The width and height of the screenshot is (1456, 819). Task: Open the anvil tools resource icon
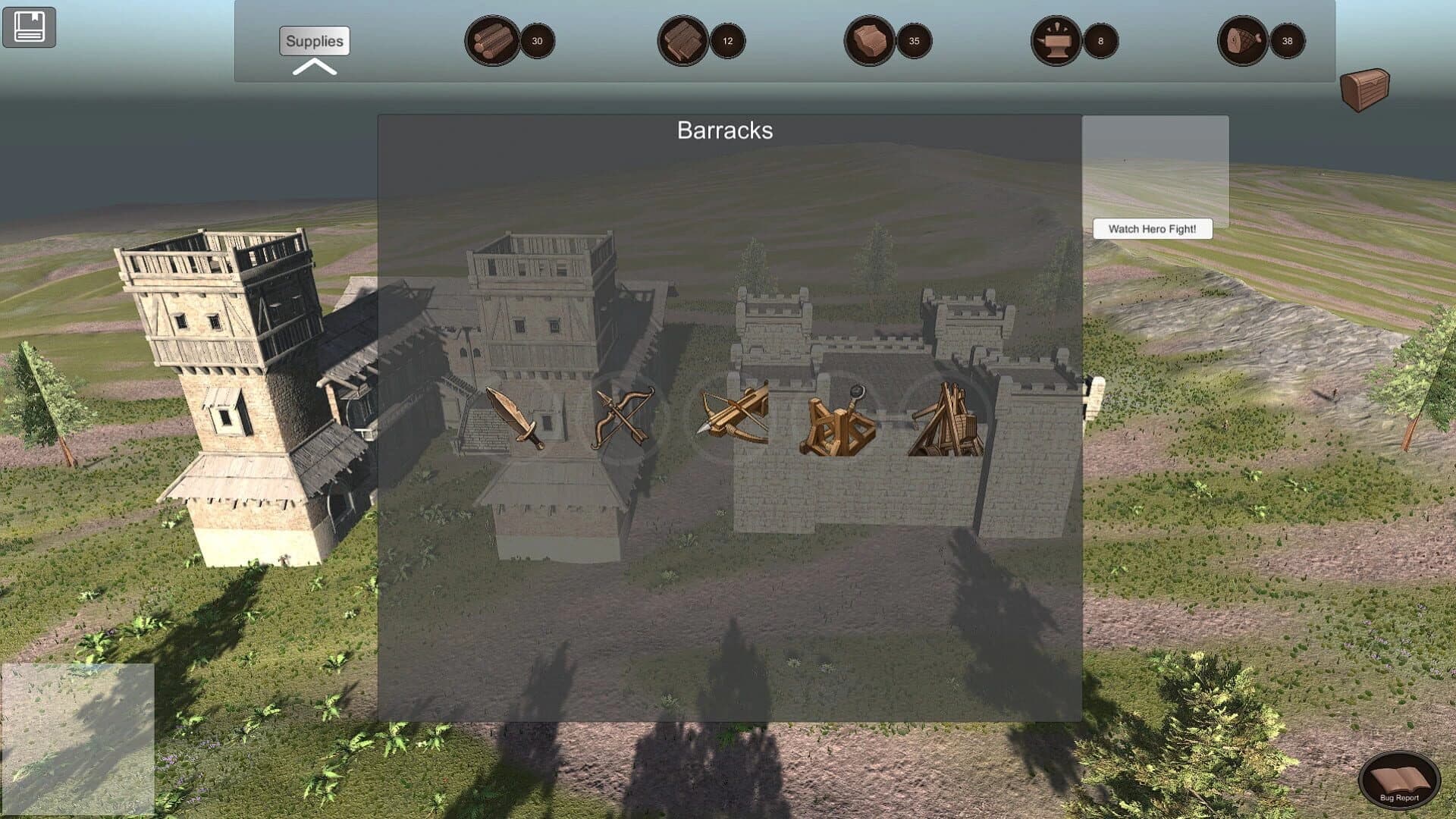coord(1056,42)
